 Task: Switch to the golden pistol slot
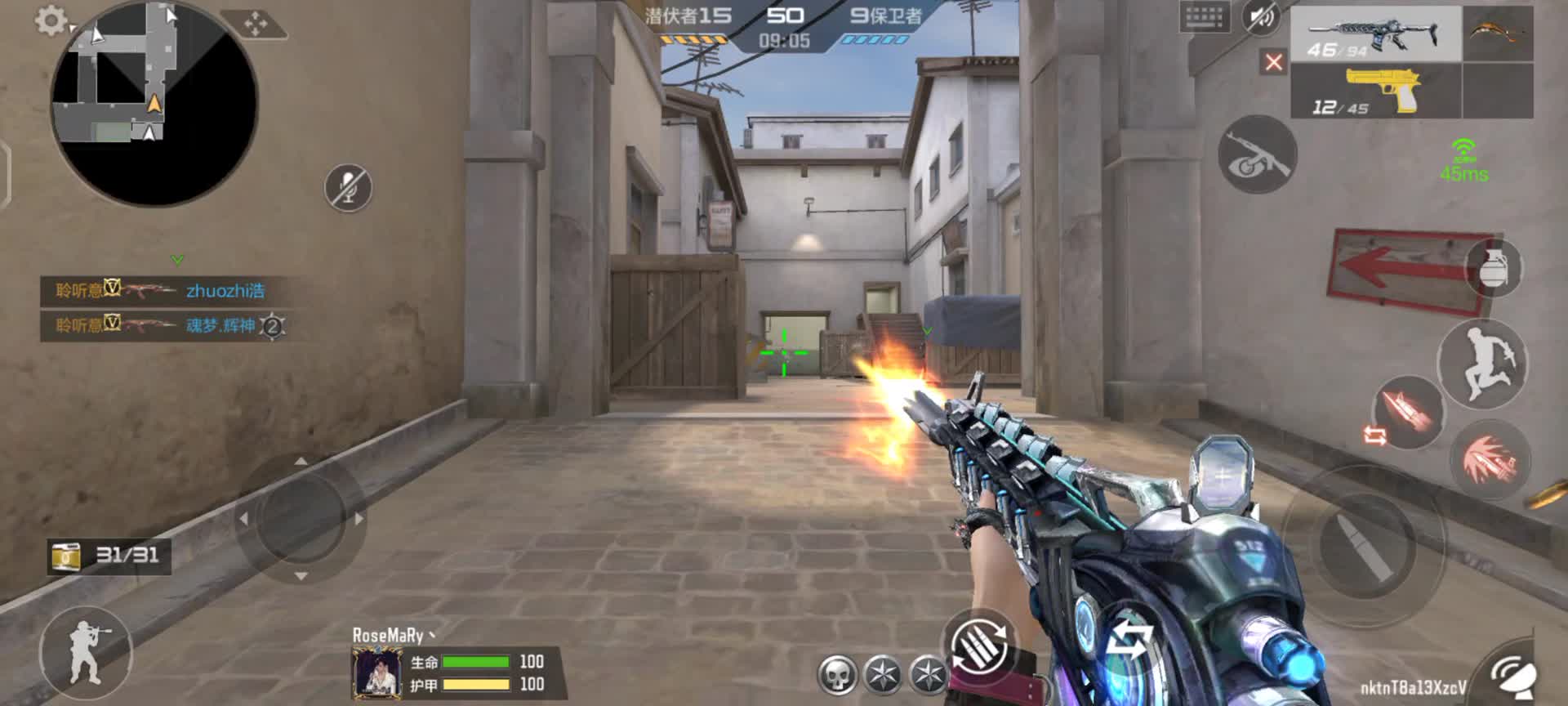pyautogui.click(x=1375, y=91)
